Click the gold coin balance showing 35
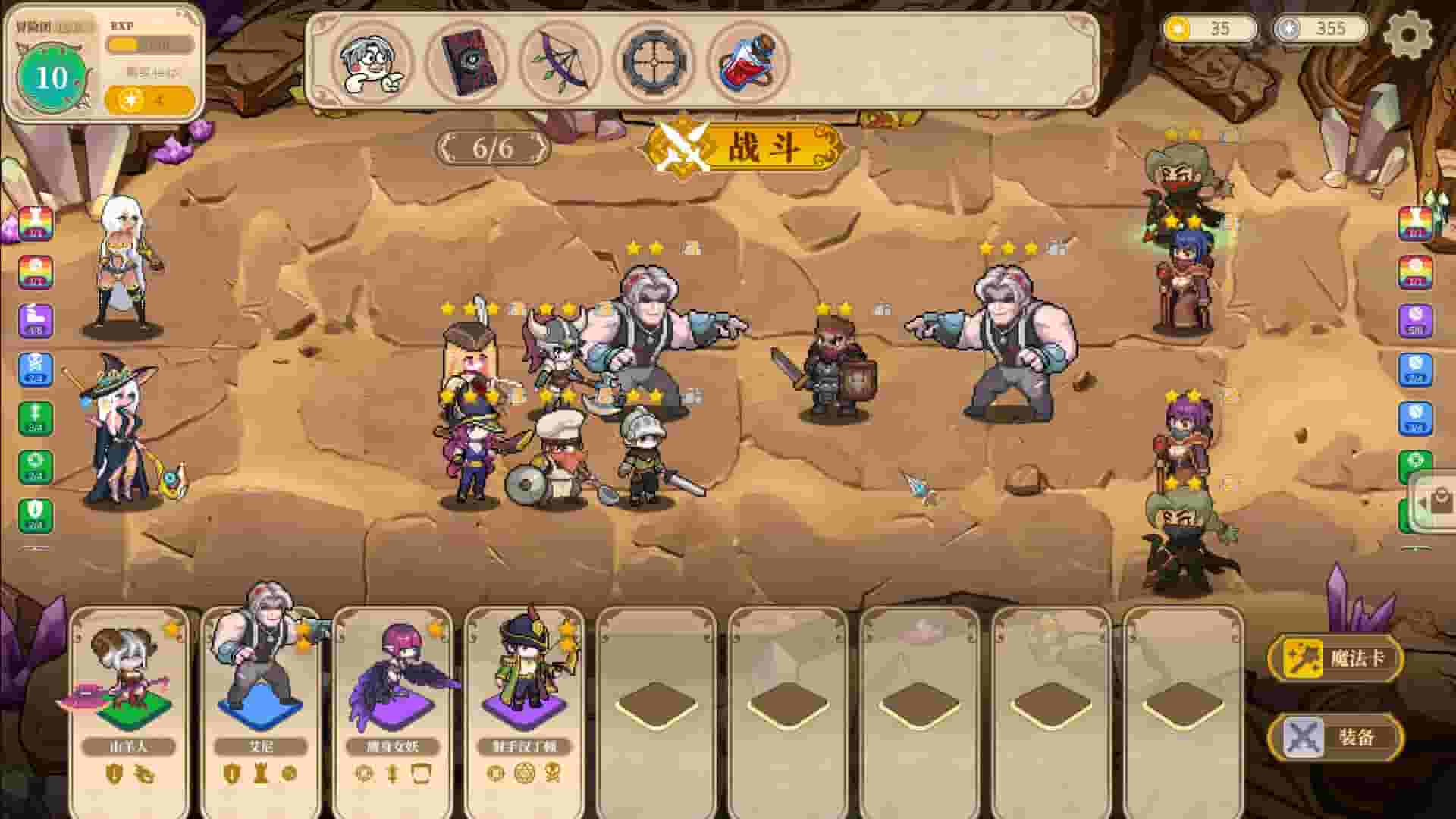 click(1211, 30)
